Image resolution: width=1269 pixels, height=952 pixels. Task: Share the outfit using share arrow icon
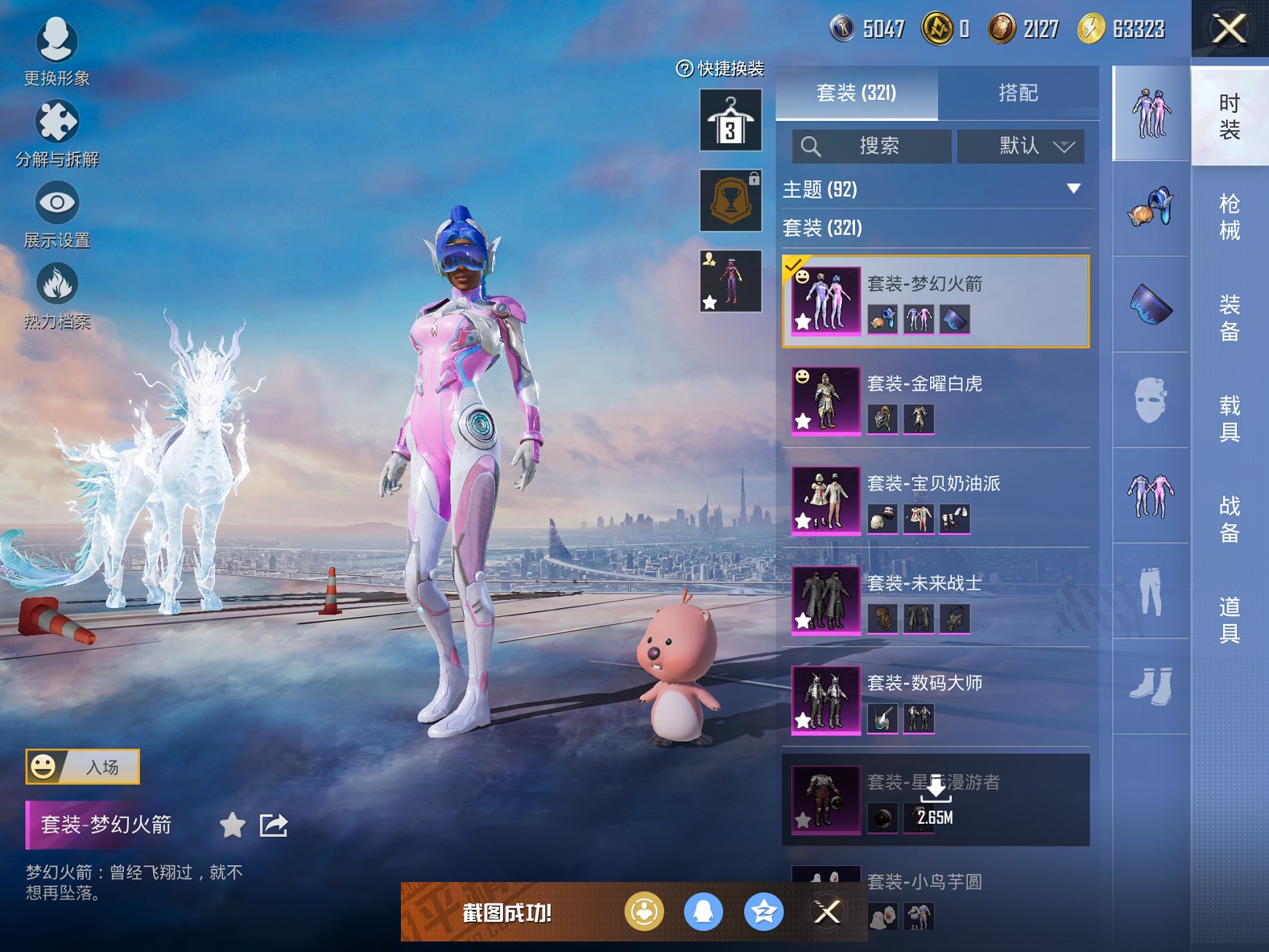(274, 825)
